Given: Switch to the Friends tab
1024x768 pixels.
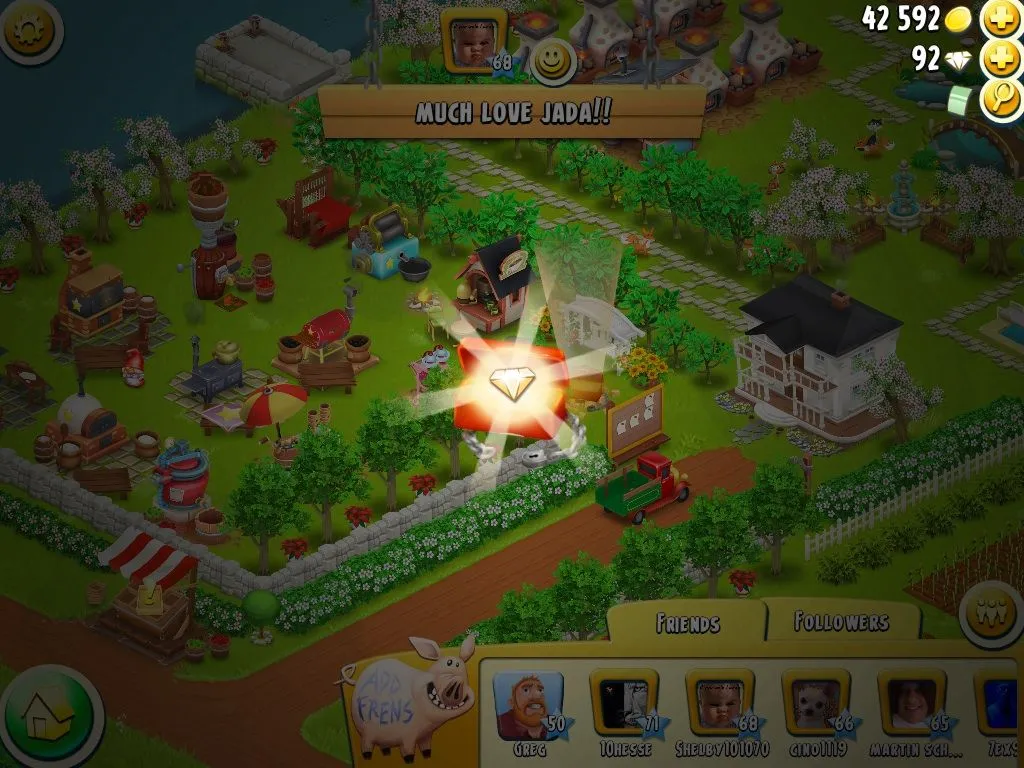Looking at the screenshot, I should 687,624.
